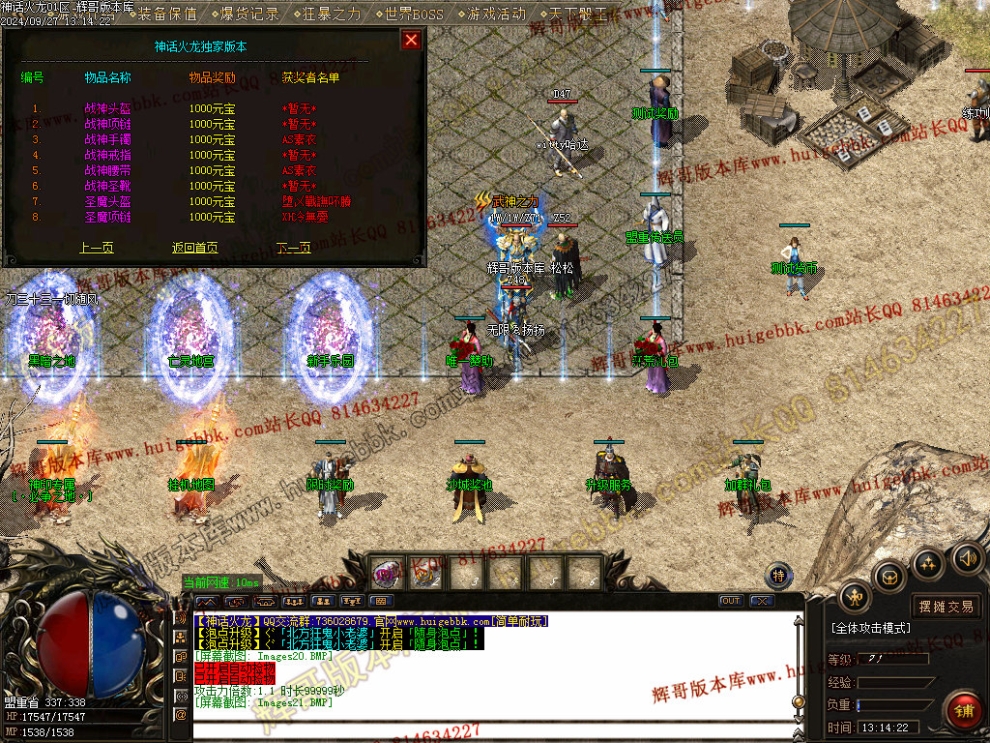Close the 神话火龙独家版本 reward panel
The height and width of the screenshot is (743, 990).
(x=410, y=40)
